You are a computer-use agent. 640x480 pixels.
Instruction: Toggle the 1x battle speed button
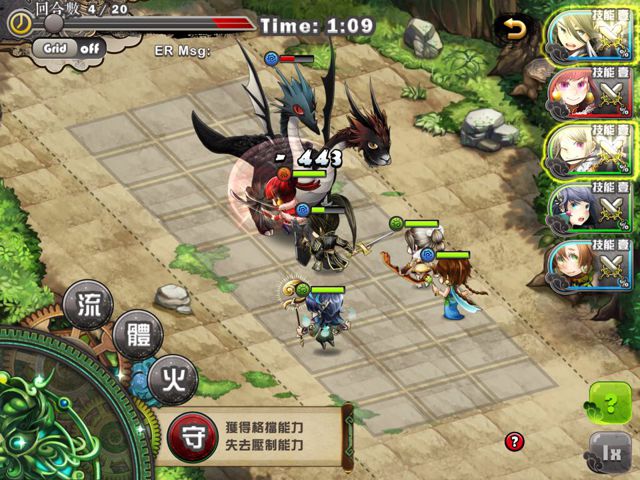click(610, 453)
